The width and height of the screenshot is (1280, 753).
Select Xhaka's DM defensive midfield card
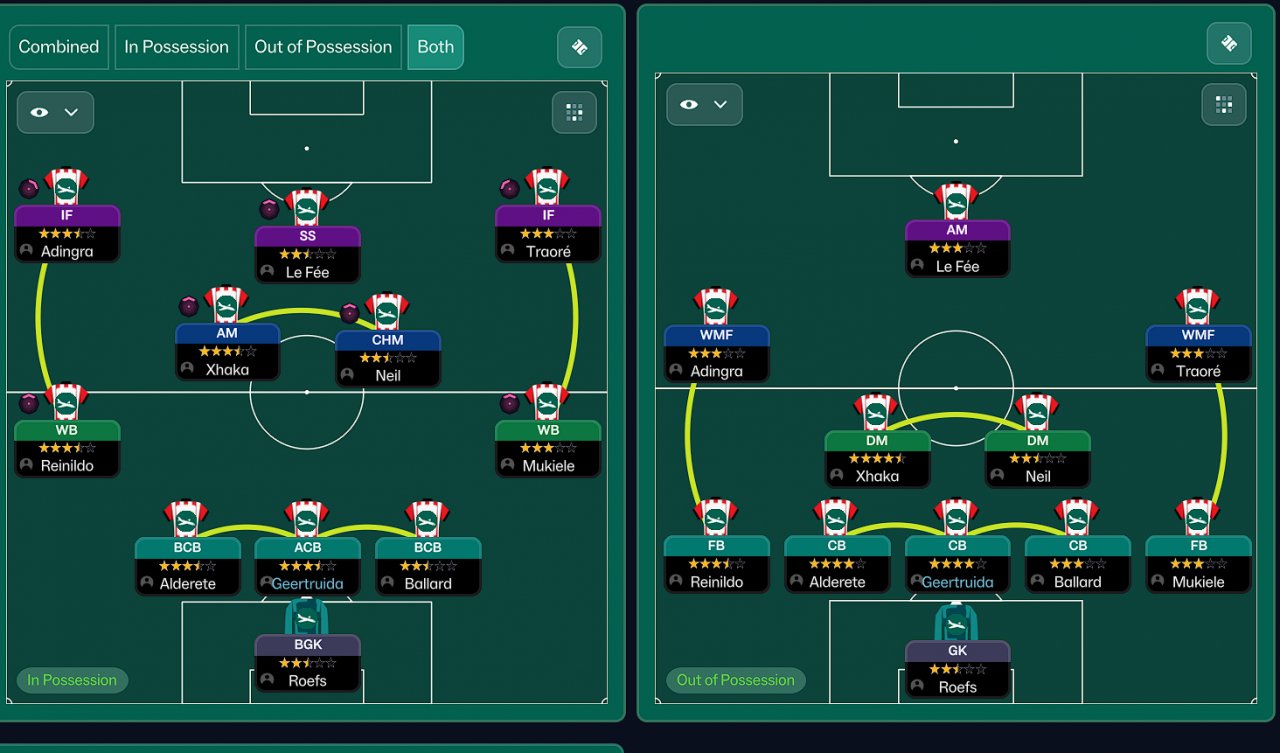pos(877,458)
